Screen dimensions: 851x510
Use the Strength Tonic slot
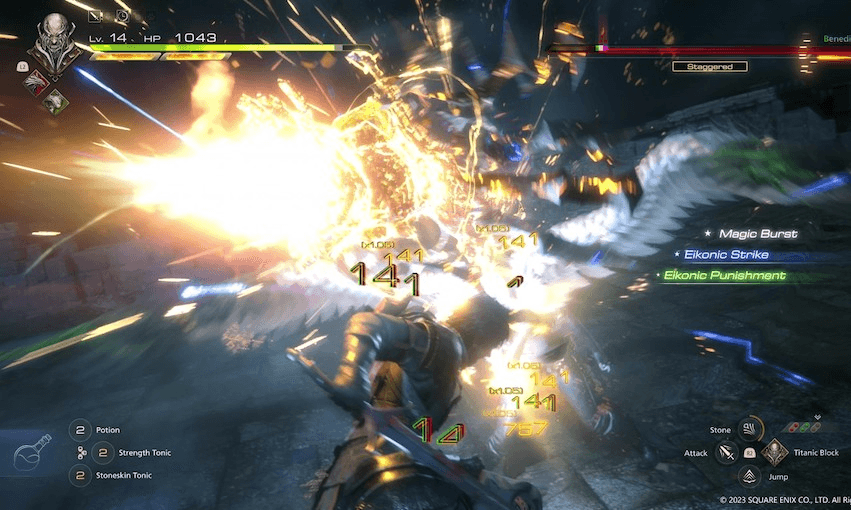(x=99, y=453)
